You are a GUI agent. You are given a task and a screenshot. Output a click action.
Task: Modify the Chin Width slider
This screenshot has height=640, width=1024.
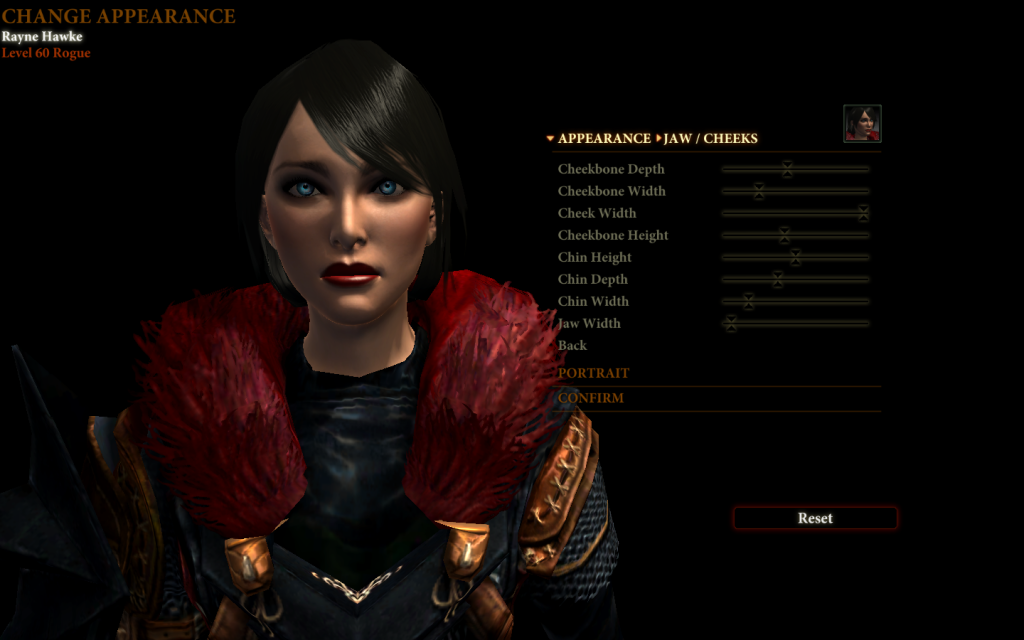coord(748,301)
